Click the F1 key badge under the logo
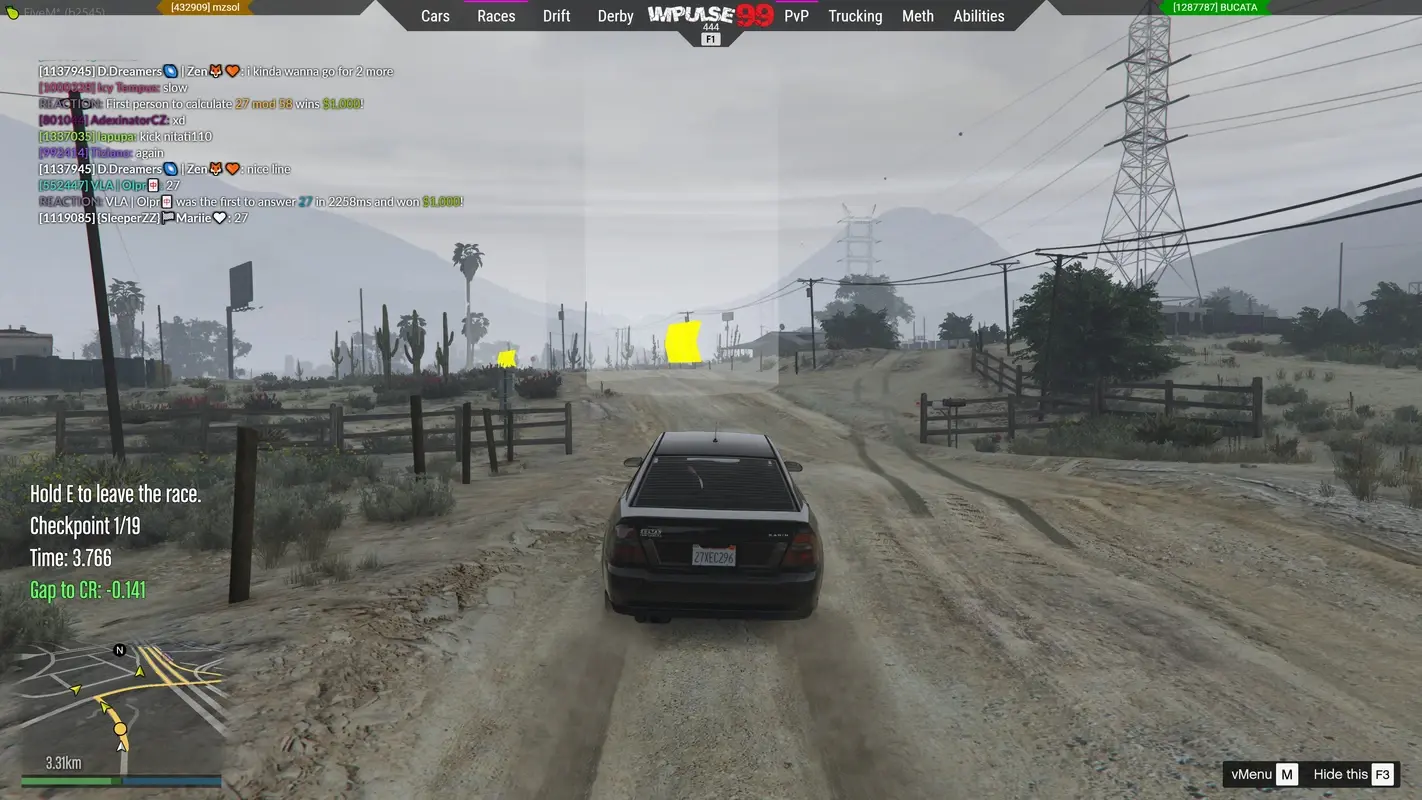The image size is (1422, 800). 710,38
